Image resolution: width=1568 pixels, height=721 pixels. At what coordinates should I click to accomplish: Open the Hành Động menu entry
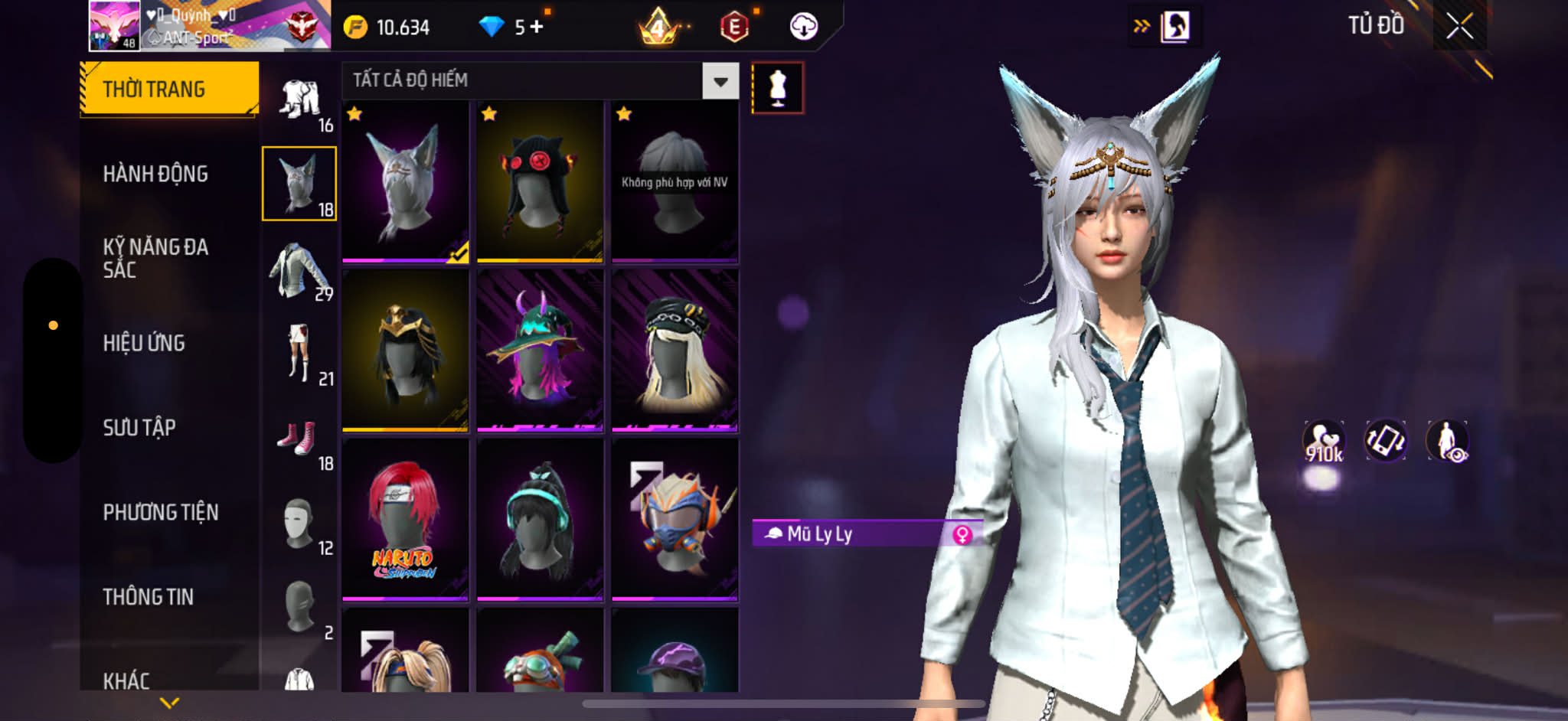pyautogui.click(x=155, y=174)
